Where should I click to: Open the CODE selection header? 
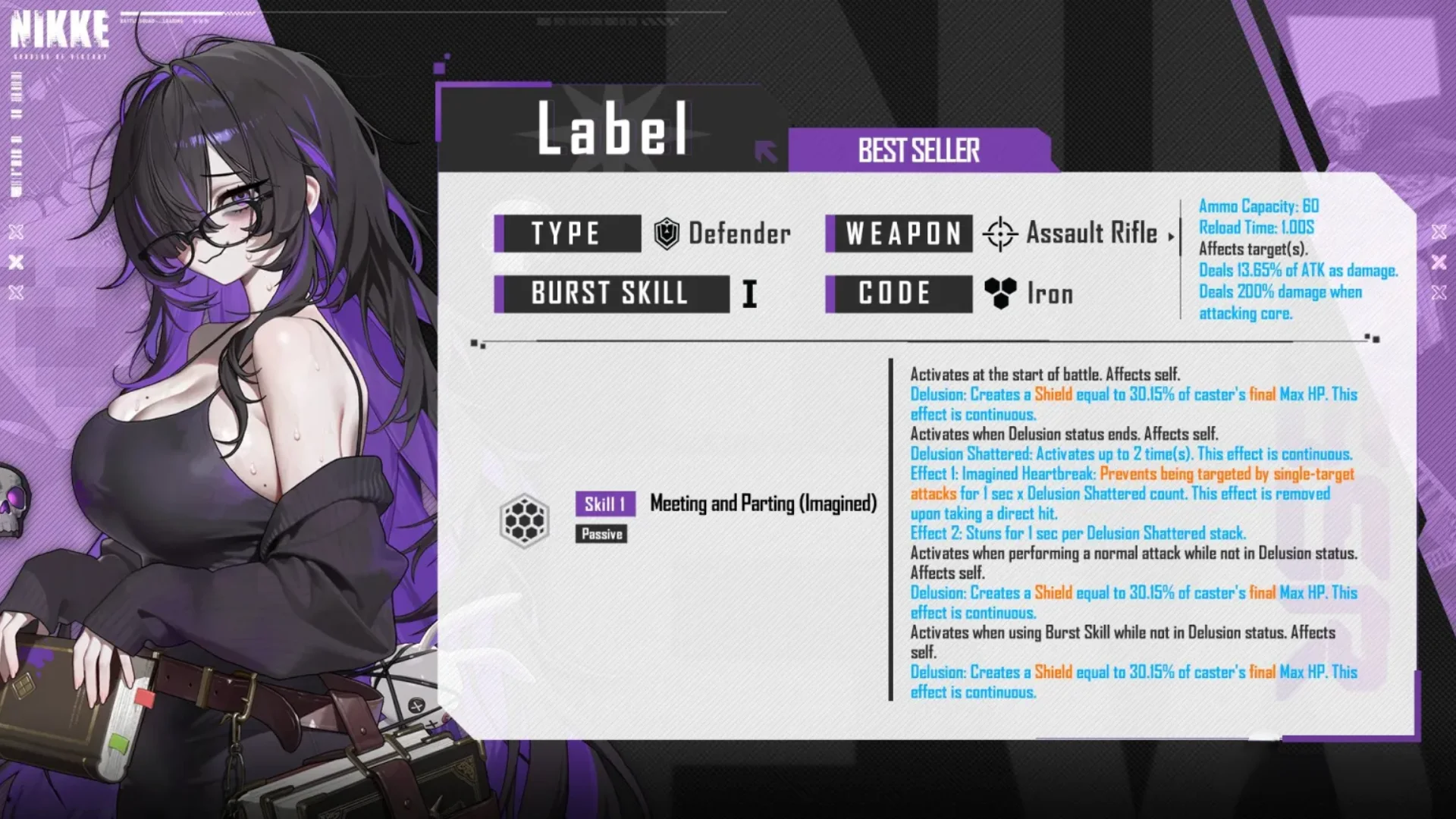coord(898,293)
